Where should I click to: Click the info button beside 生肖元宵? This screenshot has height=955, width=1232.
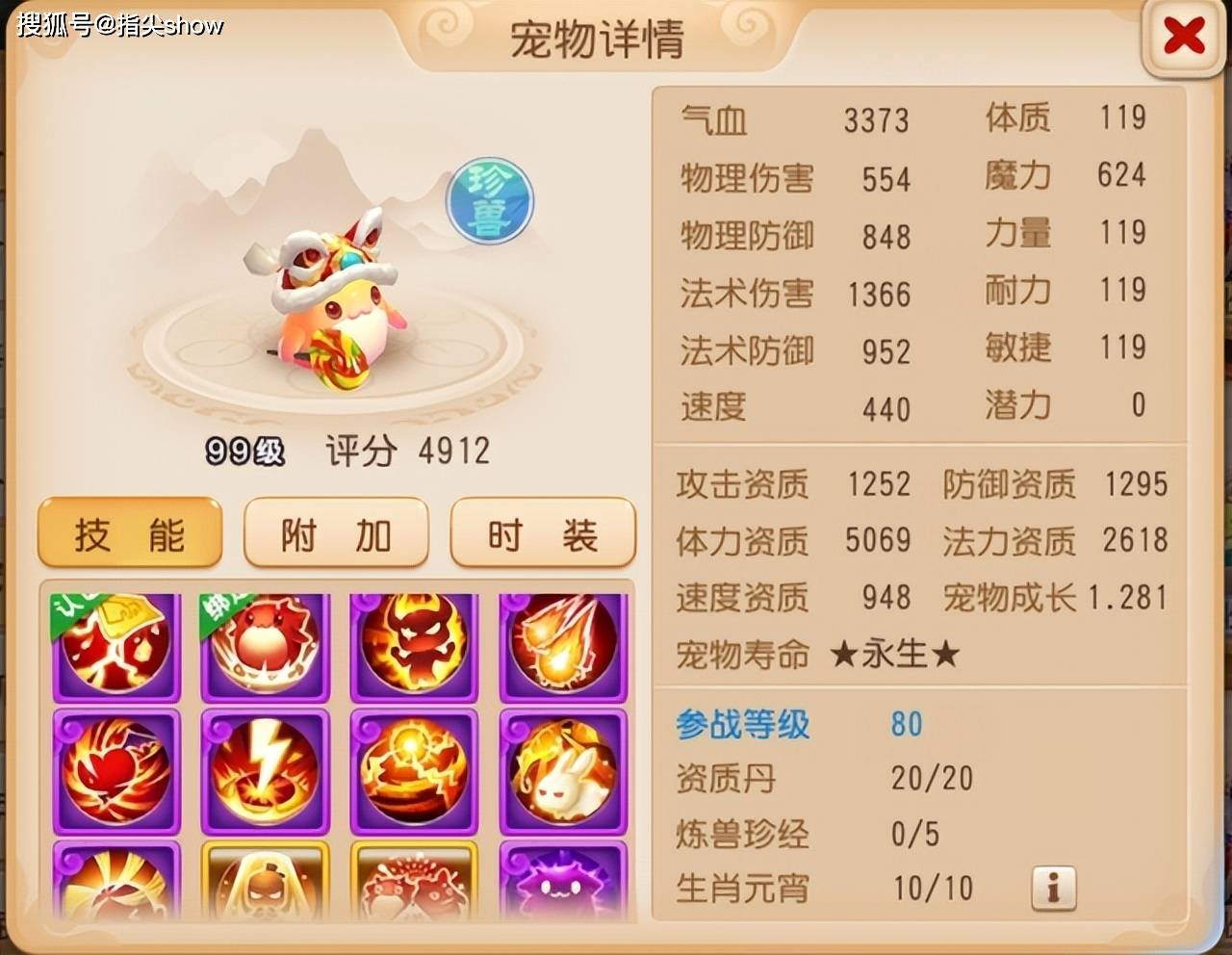[x=1053, y=888]
